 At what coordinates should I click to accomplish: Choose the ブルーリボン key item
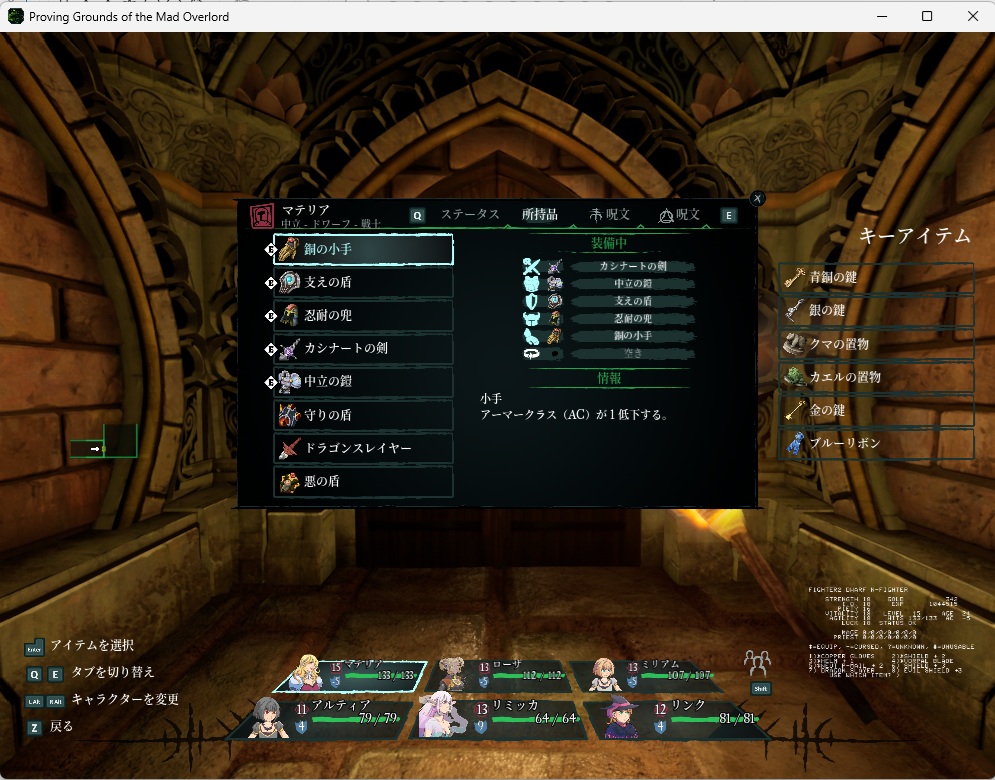coord(876,444)
